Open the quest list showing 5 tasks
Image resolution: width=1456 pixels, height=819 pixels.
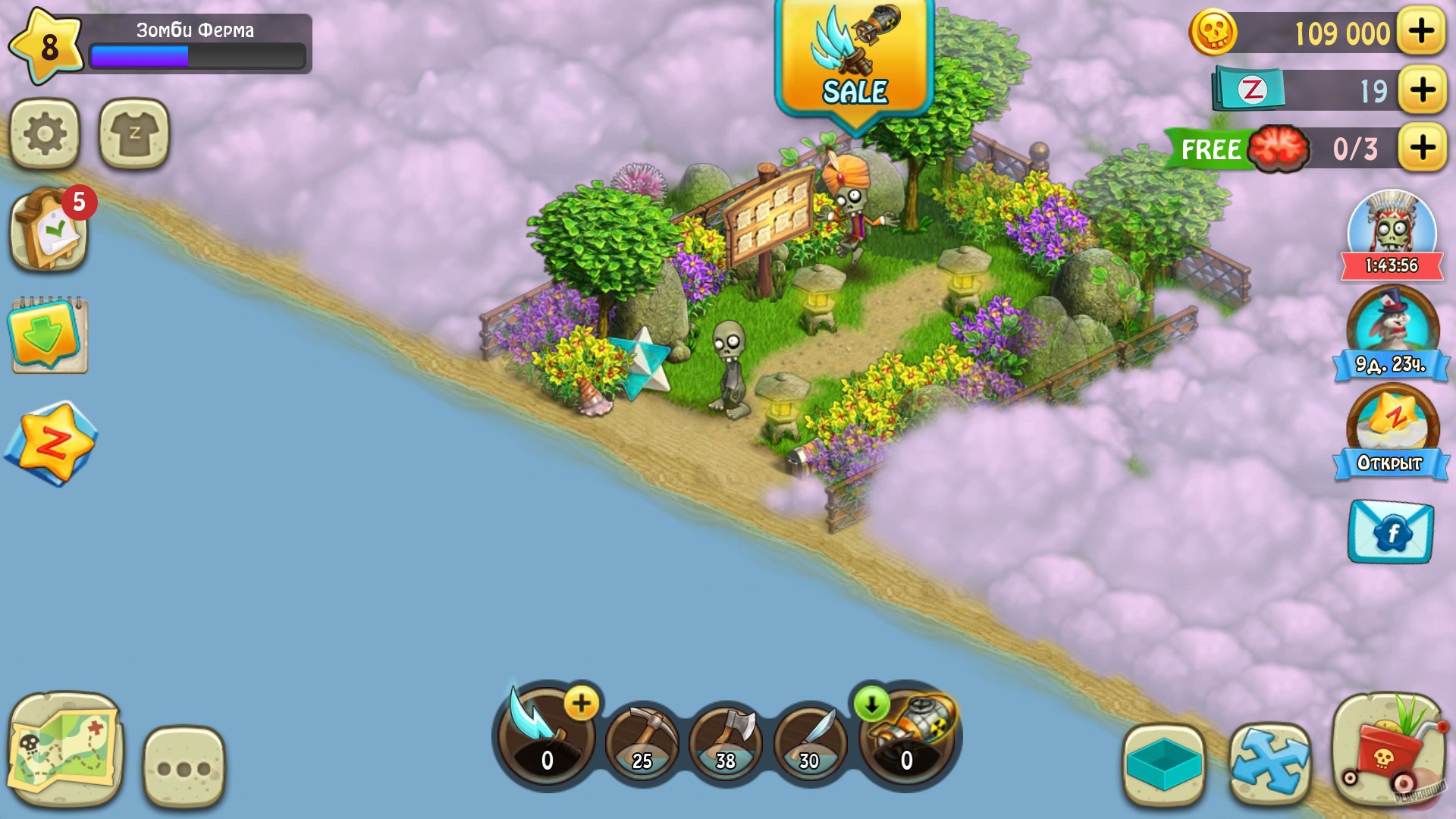pyautogui.click(x=47, y=231)
